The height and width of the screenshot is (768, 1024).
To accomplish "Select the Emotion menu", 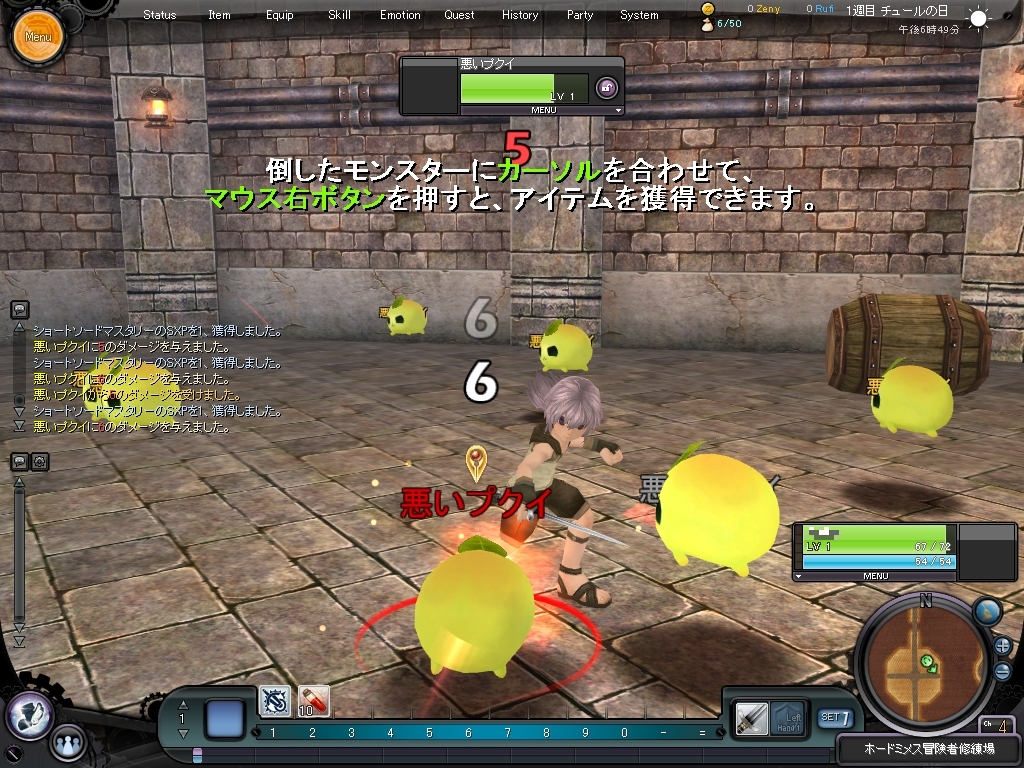I will pyautogui.click(x=400, y=15).
